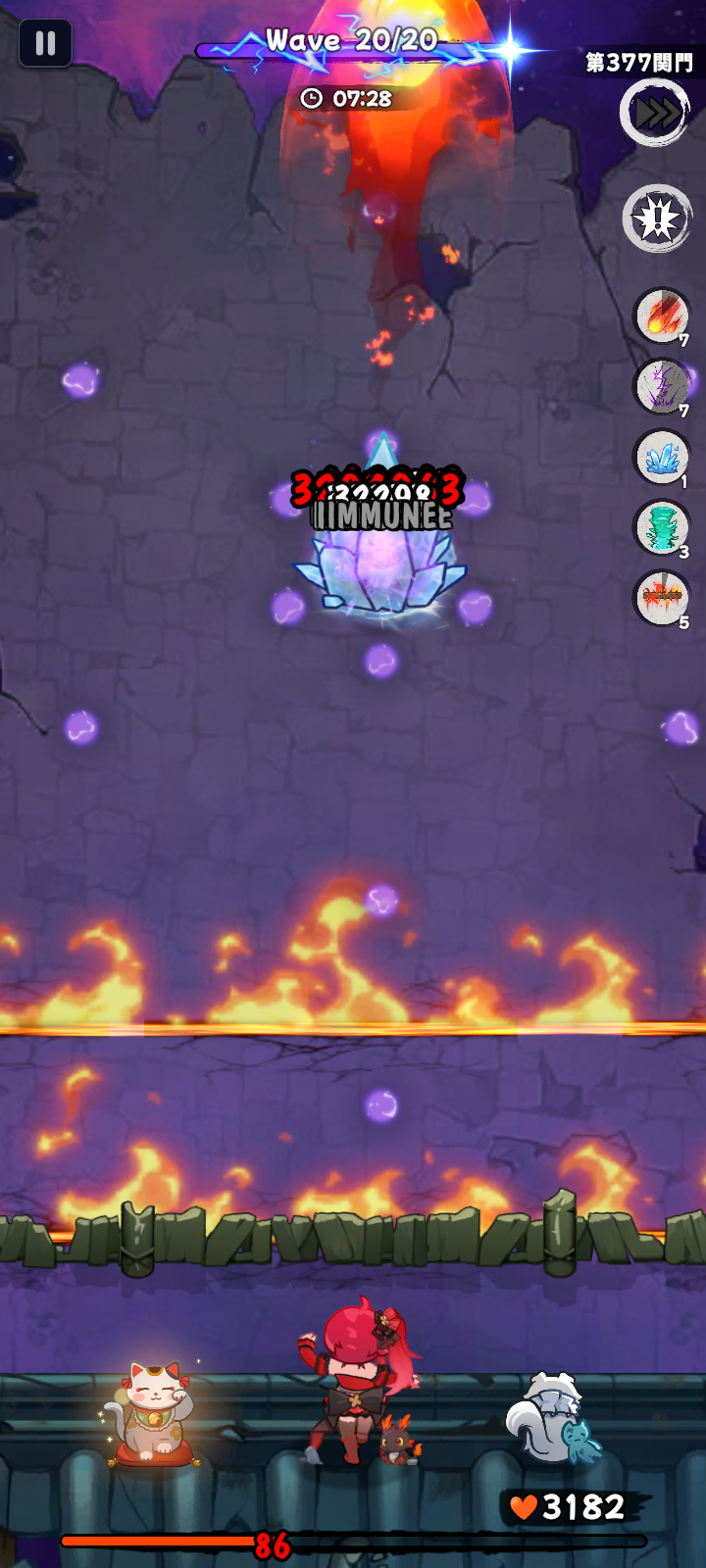This screenshot has height=1568, width=706.
Task: Pause the game
Action: 45,43
